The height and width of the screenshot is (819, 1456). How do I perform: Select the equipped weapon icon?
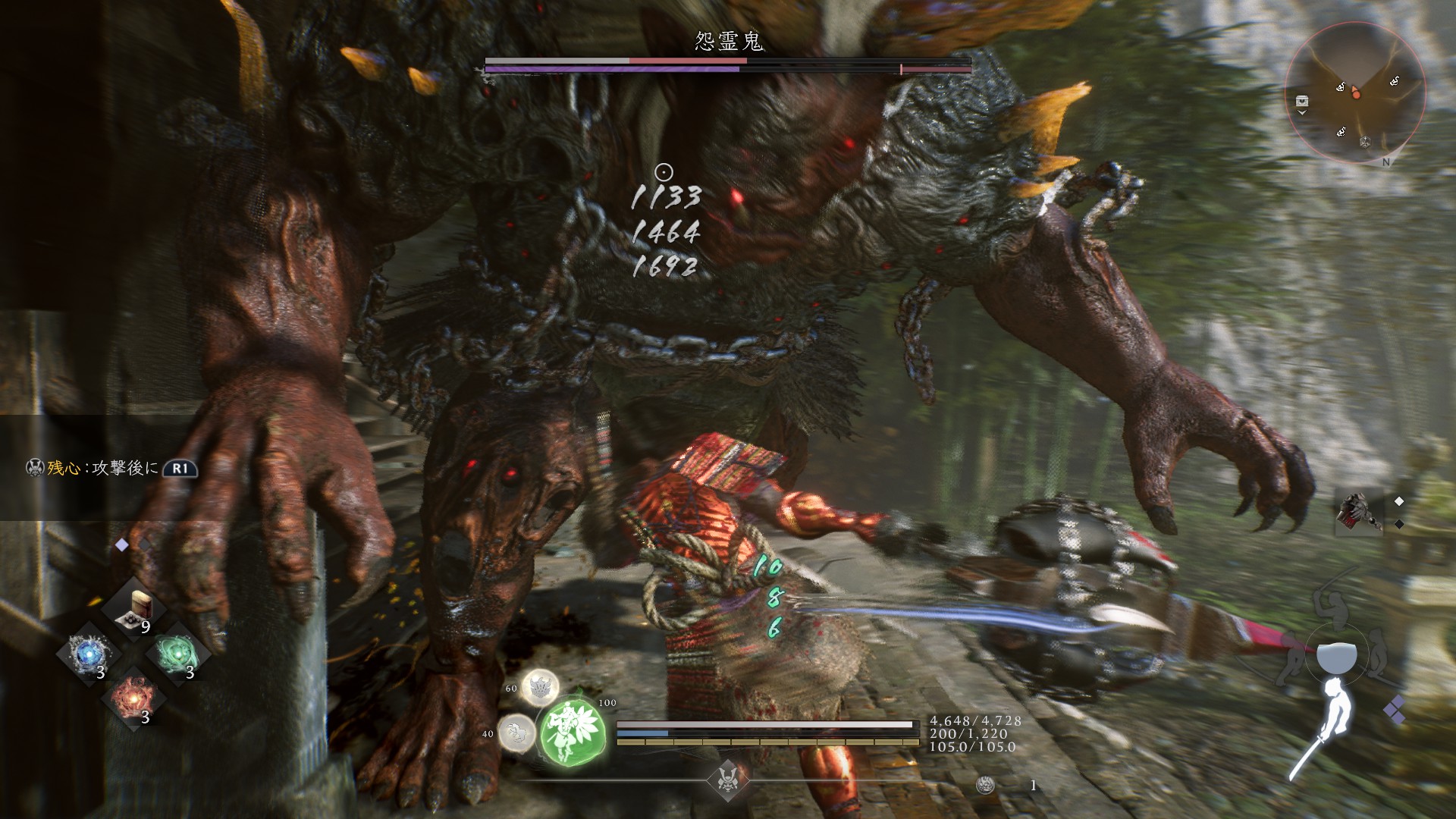coord(1359,510)
